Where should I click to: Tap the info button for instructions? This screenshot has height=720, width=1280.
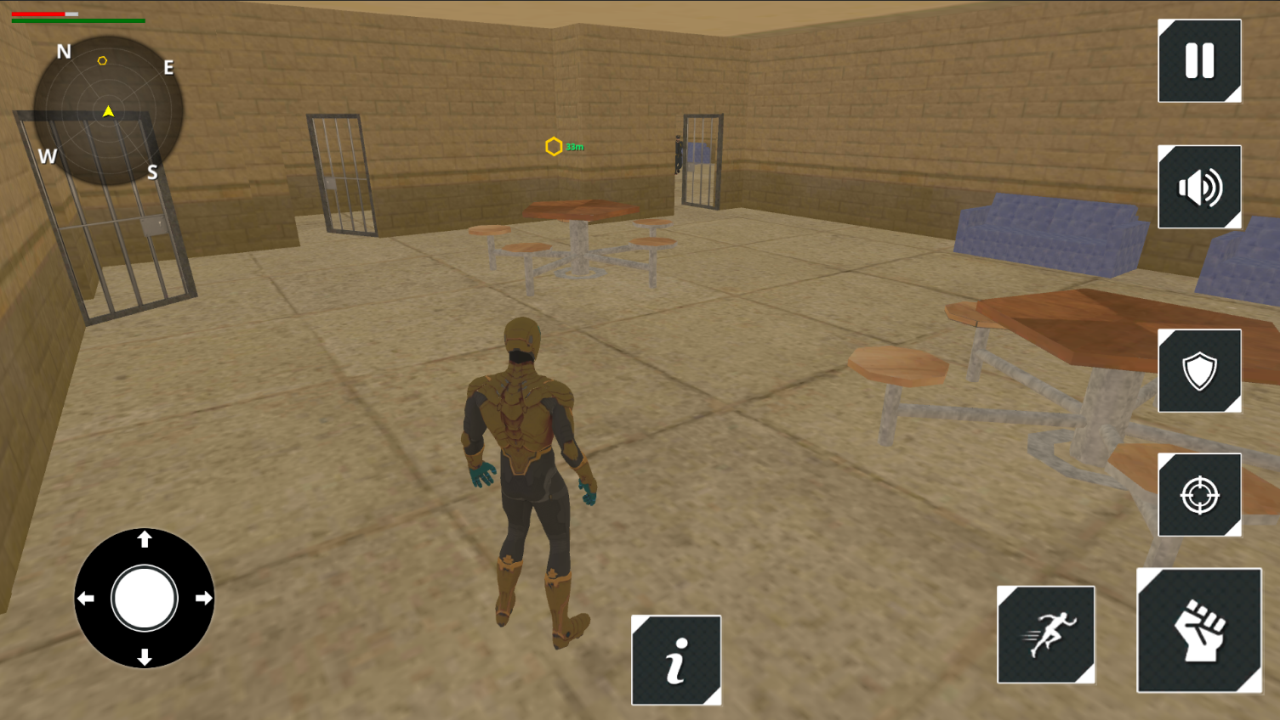tap(676, 661)
